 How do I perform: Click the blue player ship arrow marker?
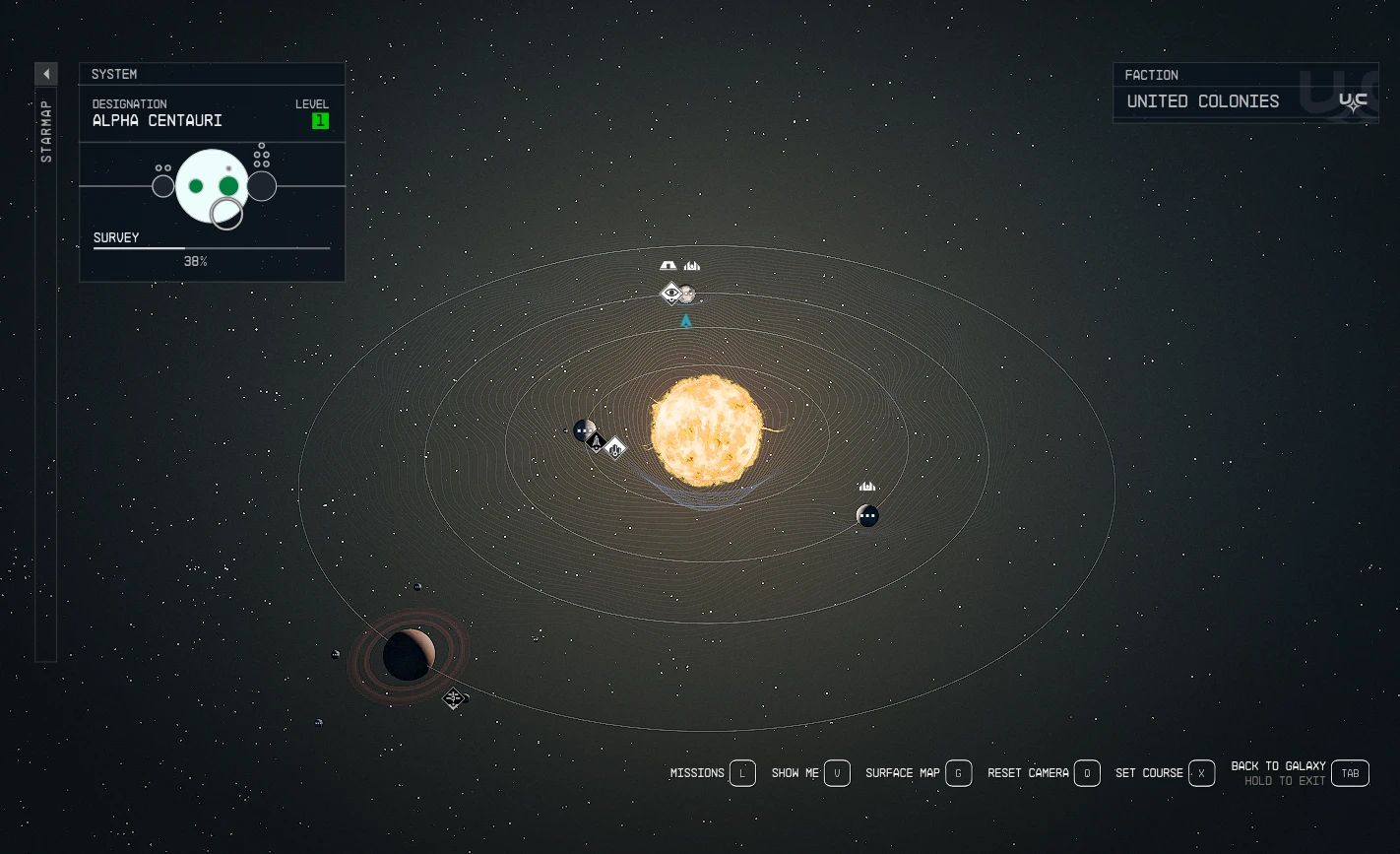(685, 318)
